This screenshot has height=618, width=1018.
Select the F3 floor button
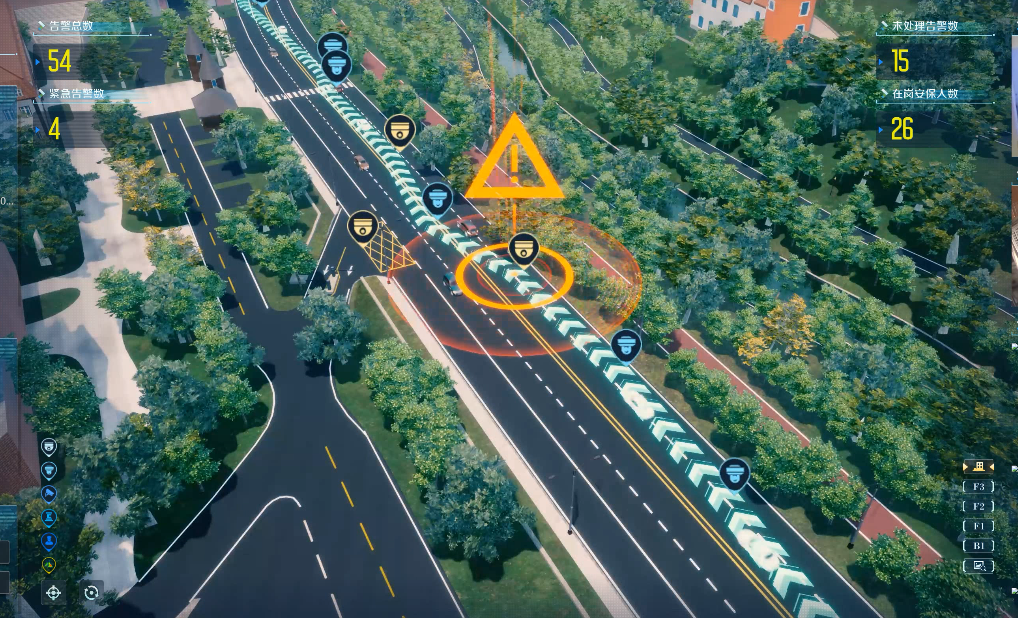[x=978, y=486]
